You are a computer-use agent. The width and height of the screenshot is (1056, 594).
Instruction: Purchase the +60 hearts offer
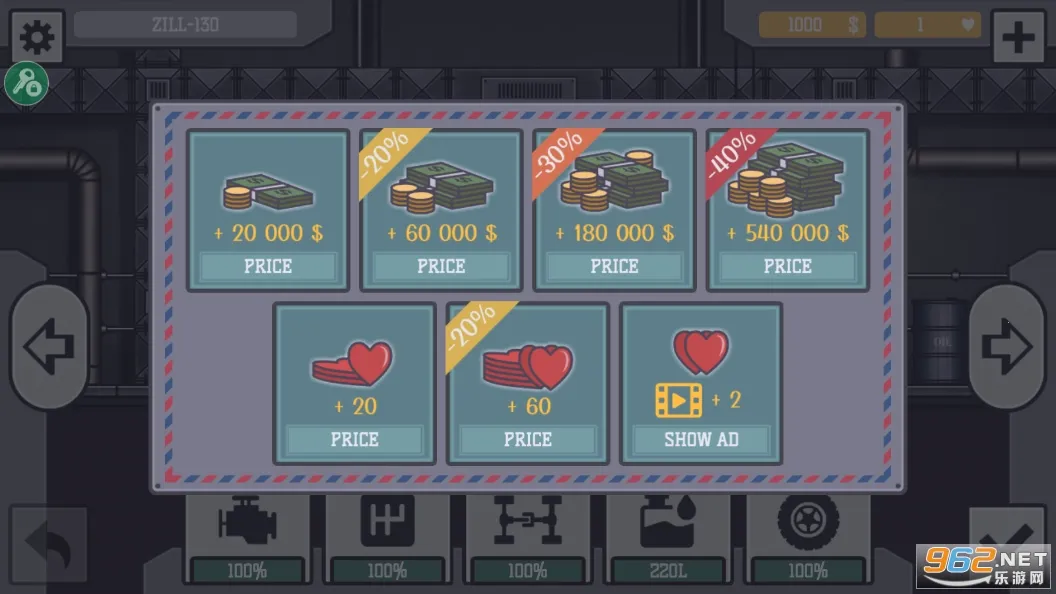click(527, 439)
